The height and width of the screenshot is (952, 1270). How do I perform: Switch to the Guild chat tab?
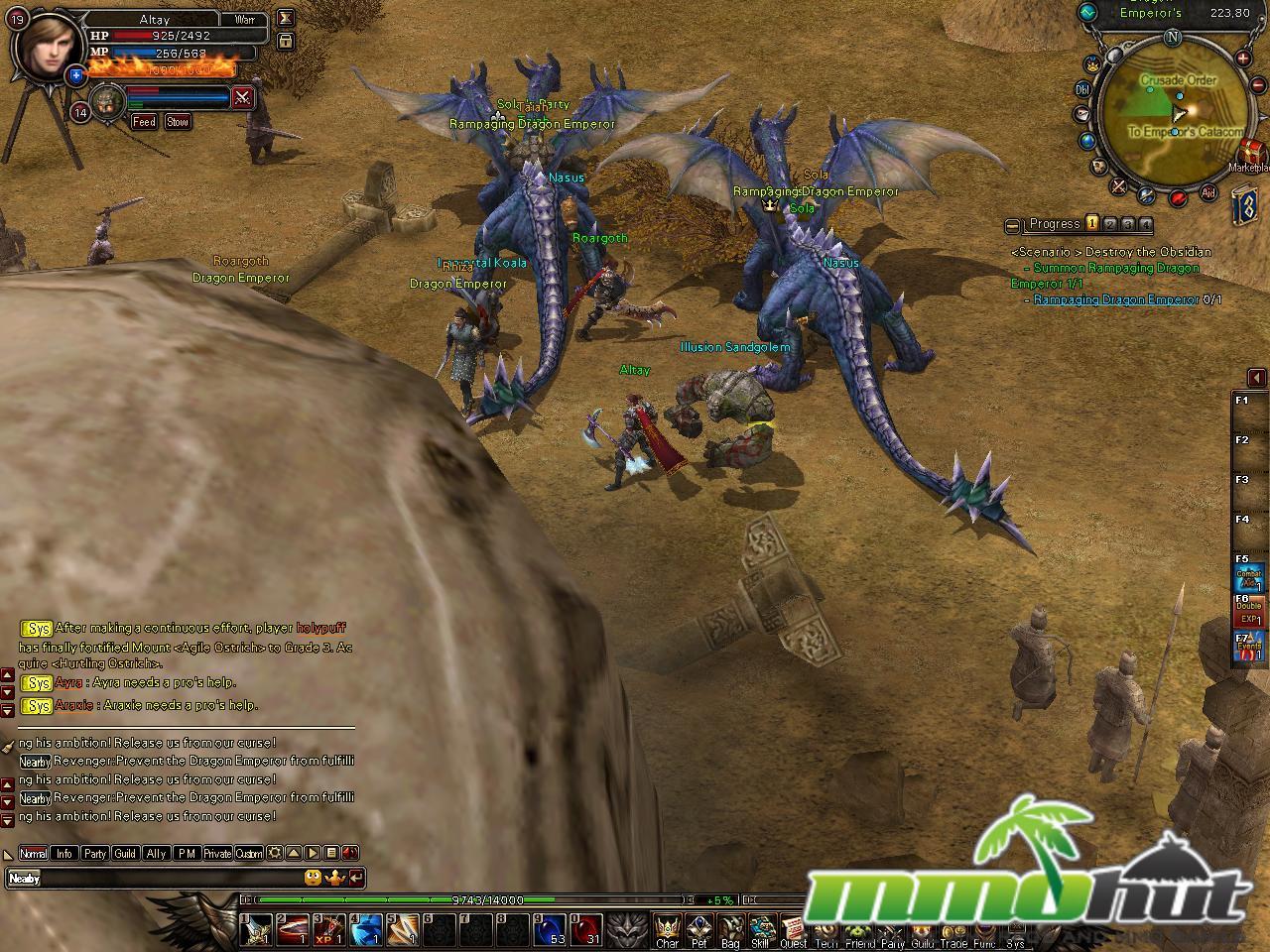pos(124,853)
